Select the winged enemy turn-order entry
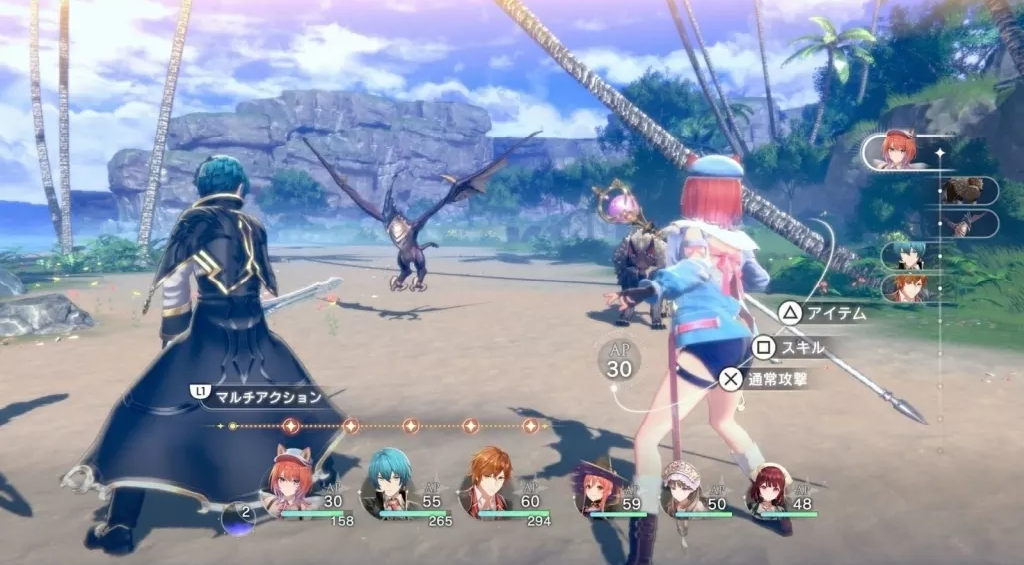Screen dimensions: 1024x565 pos(967,224)
